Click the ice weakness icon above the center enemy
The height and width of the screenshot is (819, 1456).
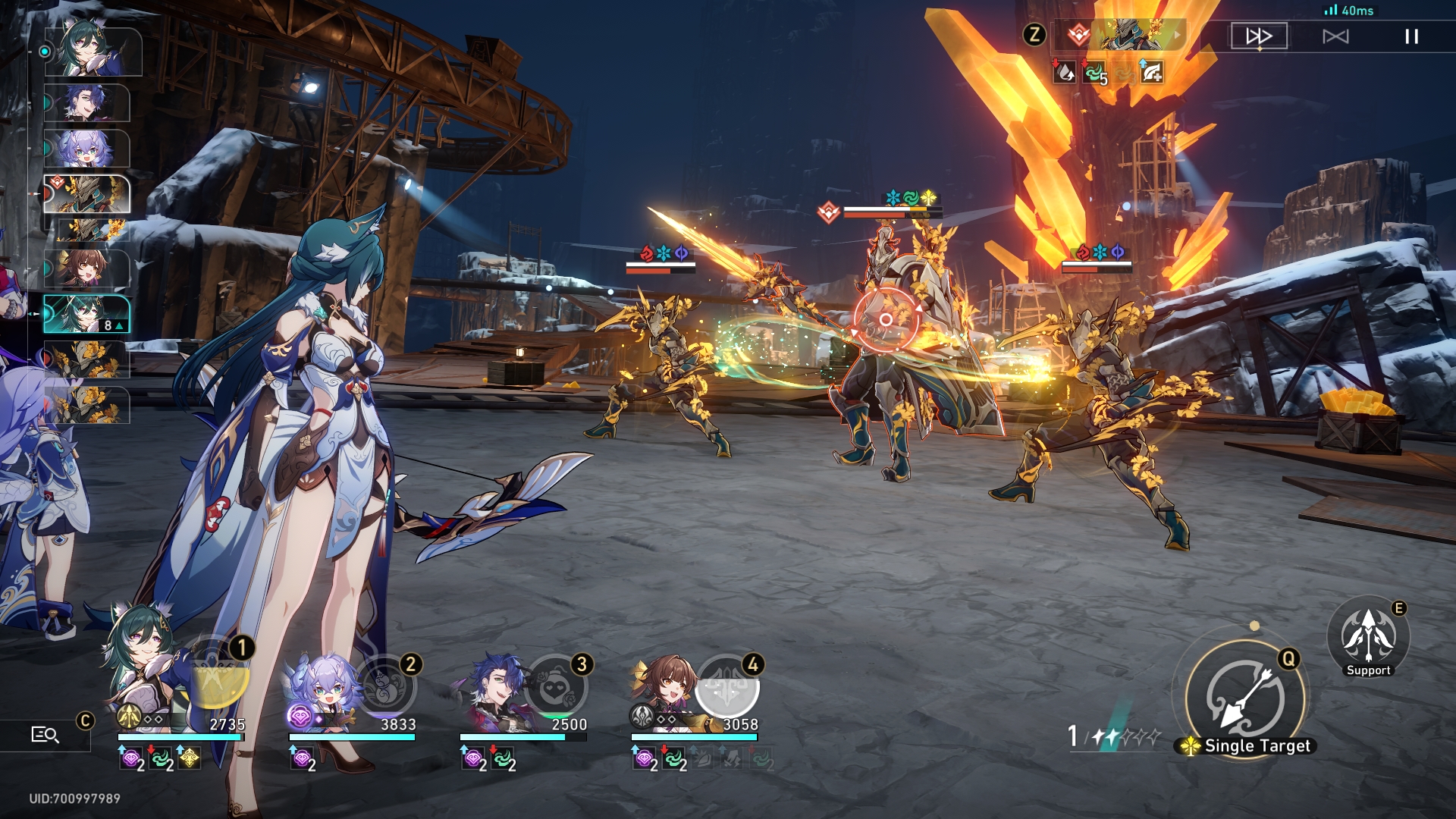tap(892, 195)
